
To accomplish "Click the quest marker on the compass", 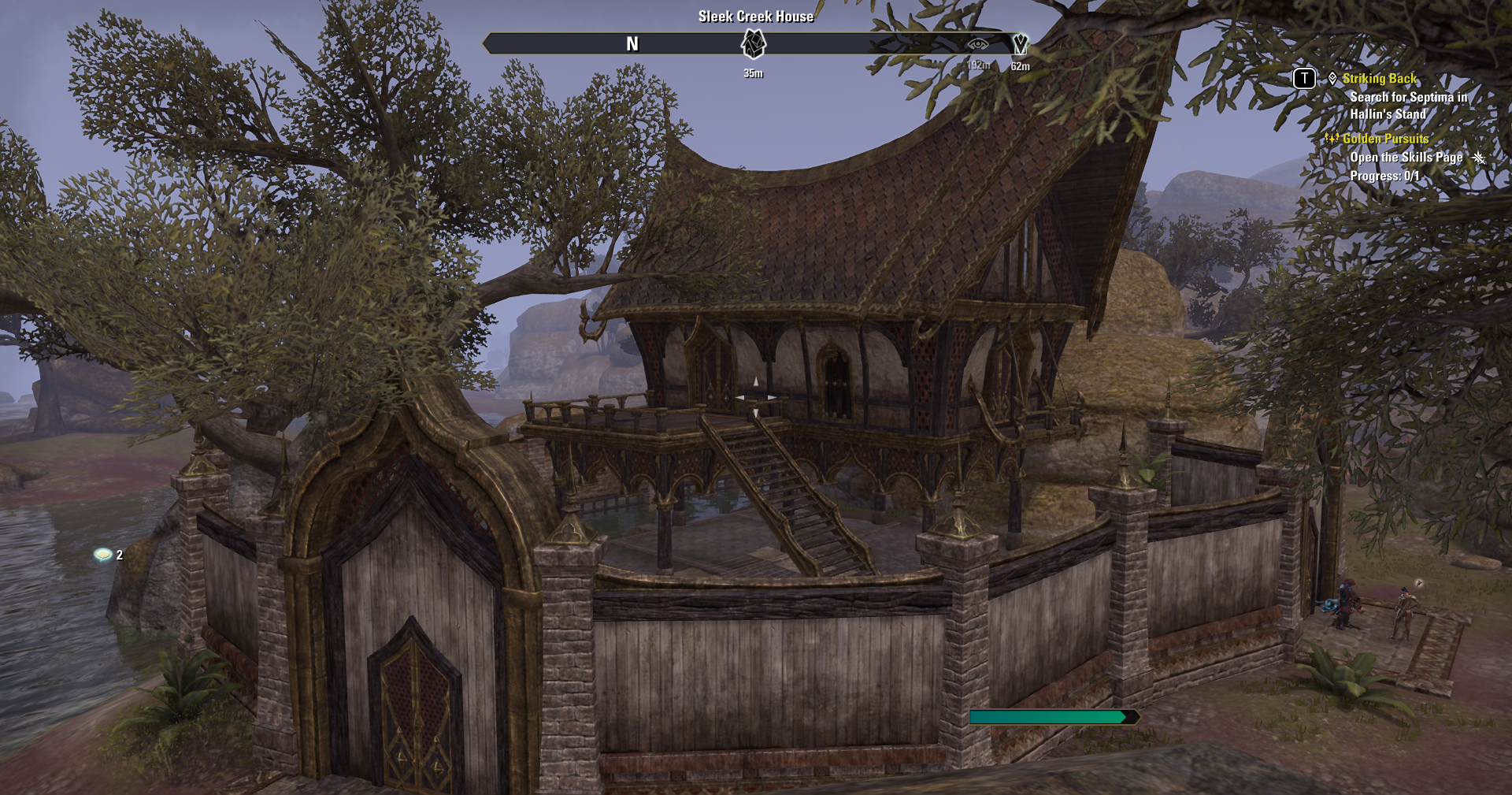I will click(x=1020, y=44).
